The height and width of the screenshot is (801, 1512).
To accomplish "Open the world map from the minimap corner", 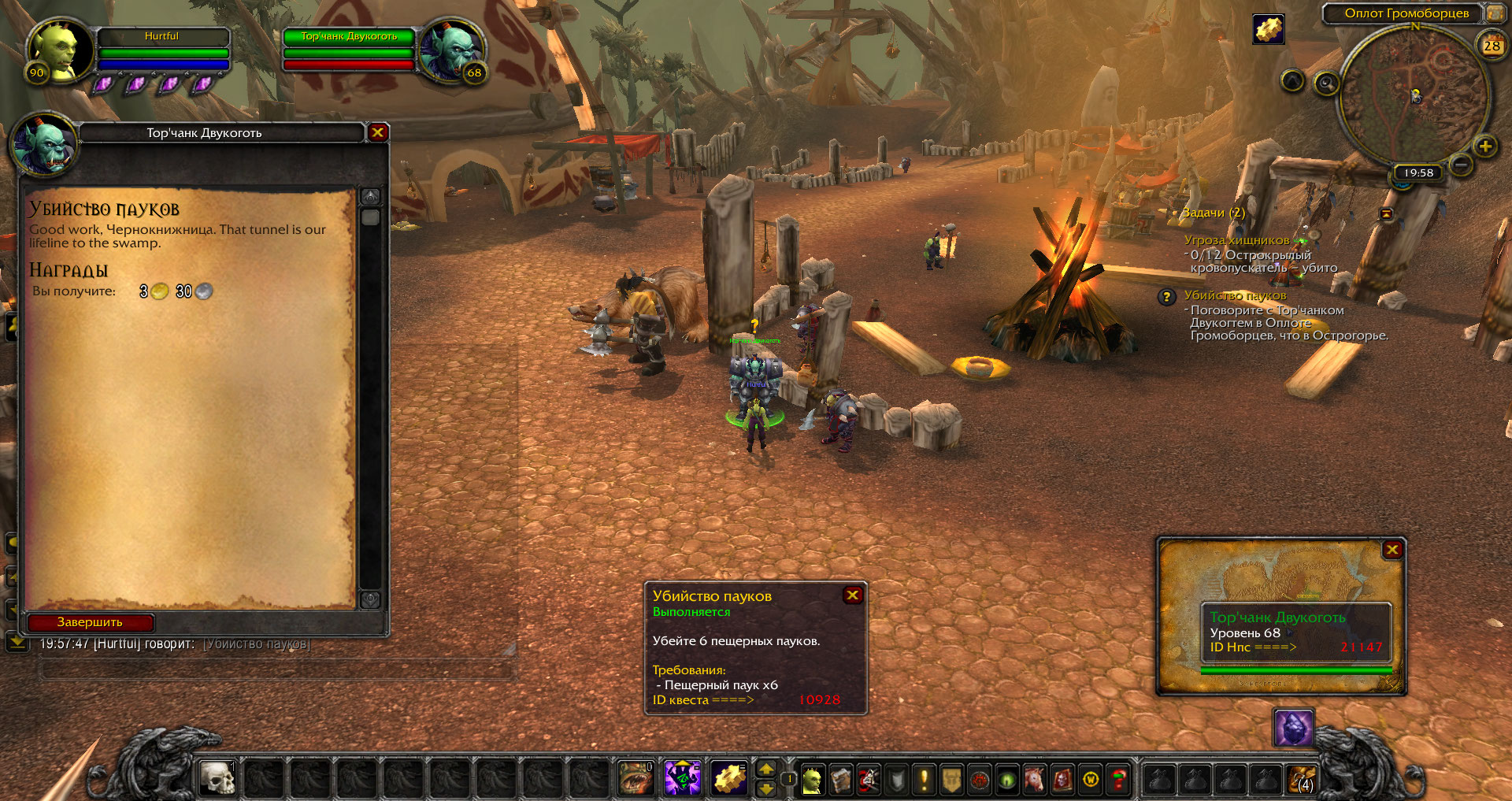I will 1494,13.
